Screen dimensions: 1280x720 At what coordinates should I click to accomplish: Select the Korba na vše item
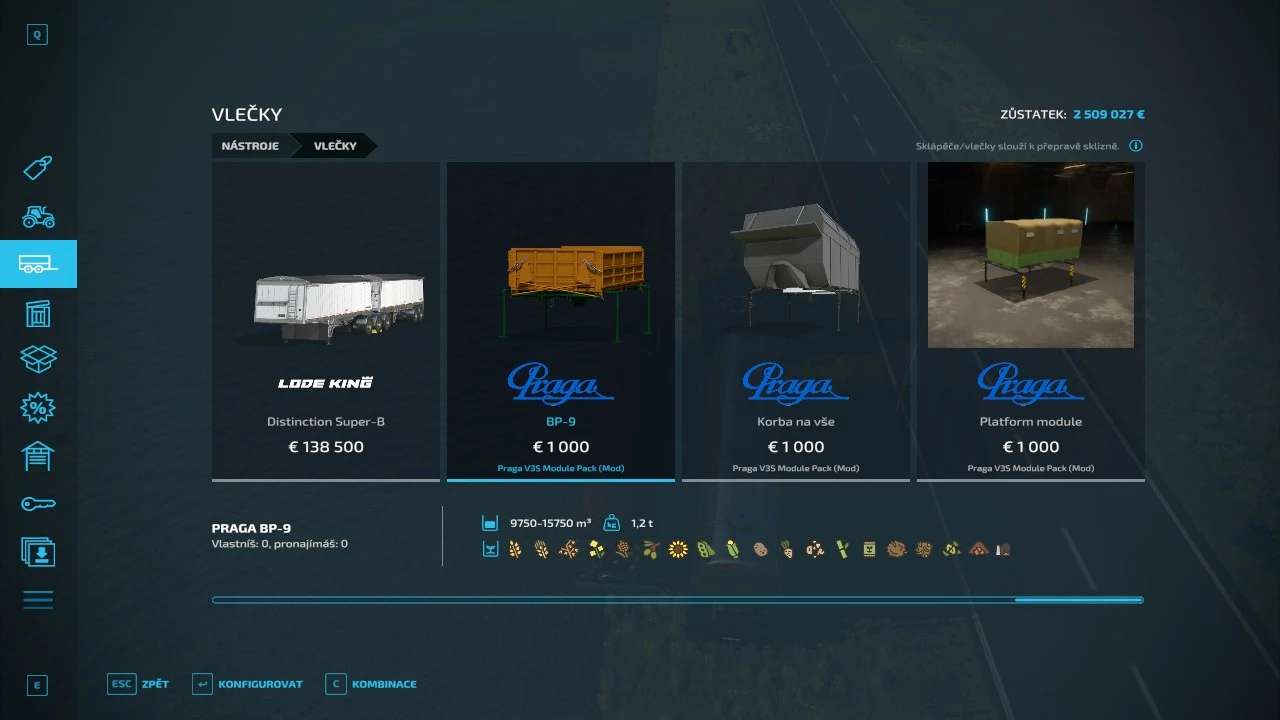point(796,320)
